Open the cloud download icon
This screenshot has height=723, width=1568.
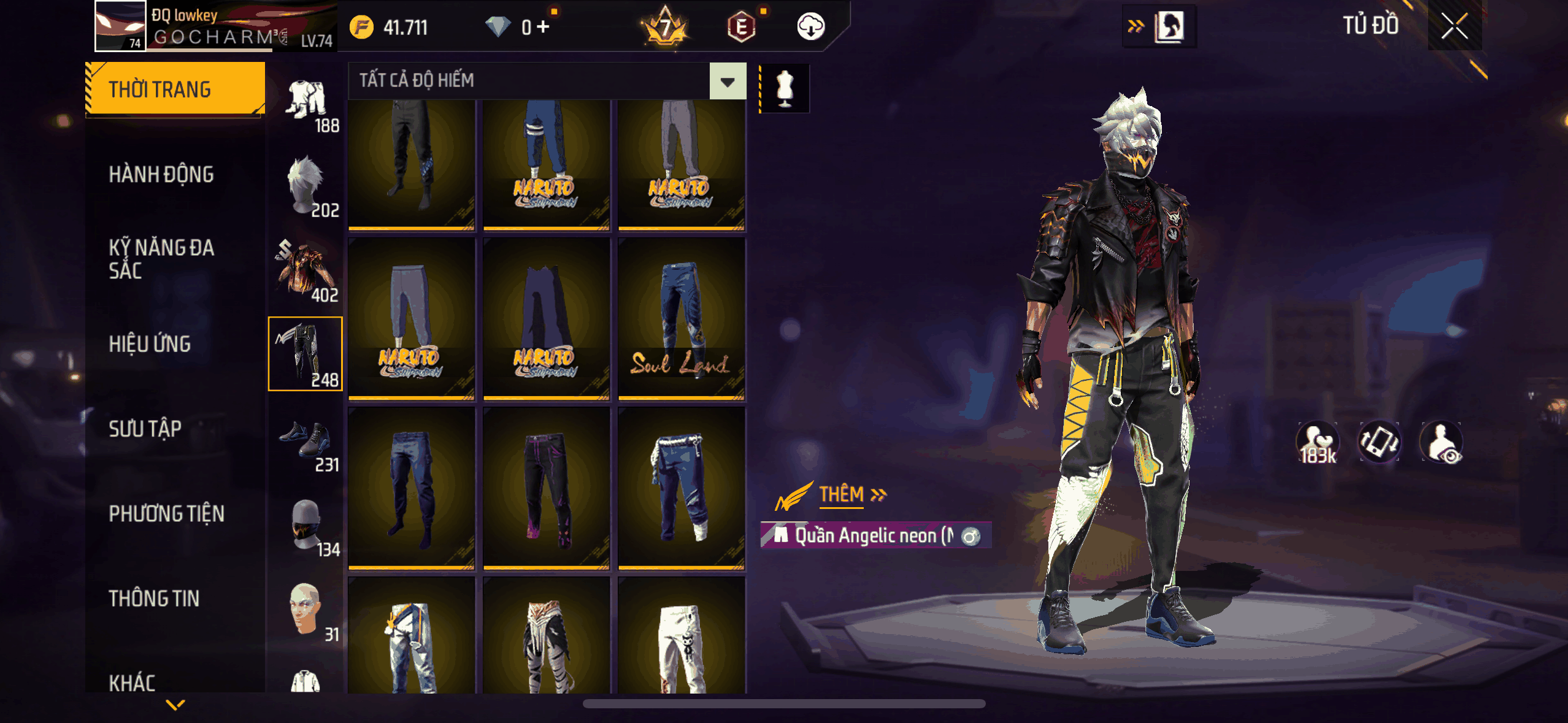(810, 27)
